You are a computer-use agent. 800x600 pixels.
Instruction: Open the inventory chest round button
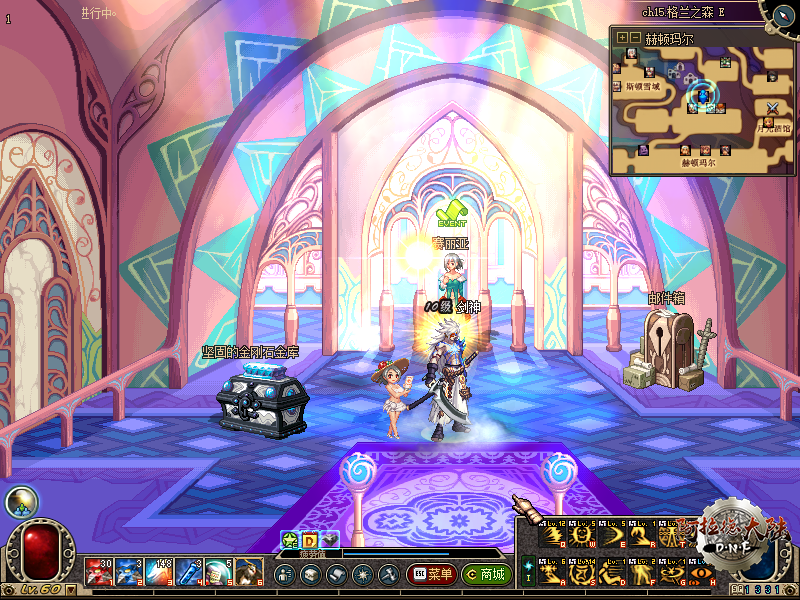pos(310,575)
